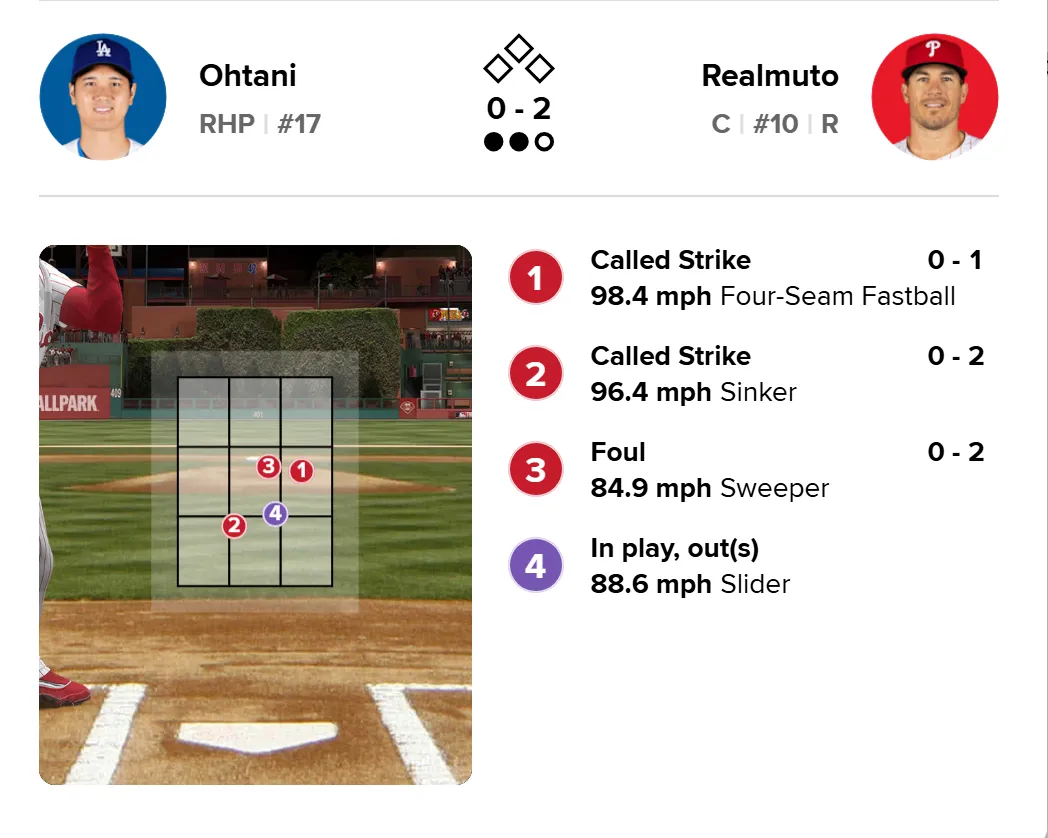The image size is (1048, 838).
Task: Select the Realmuto name label
Action: click(770, 75)
